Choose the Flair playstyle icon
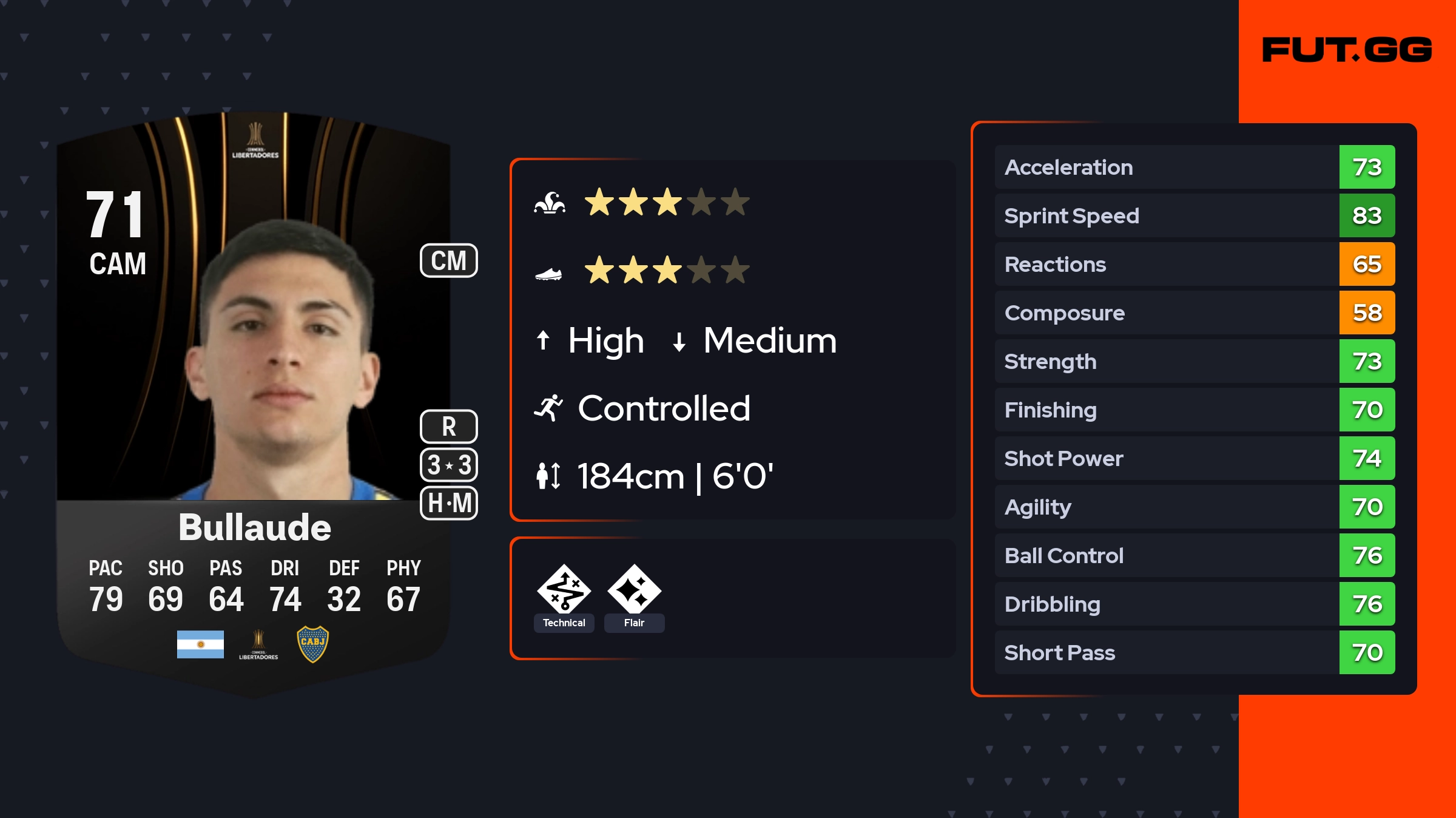This screenshot has height=818, width=1456. click(x=634, y=590)
